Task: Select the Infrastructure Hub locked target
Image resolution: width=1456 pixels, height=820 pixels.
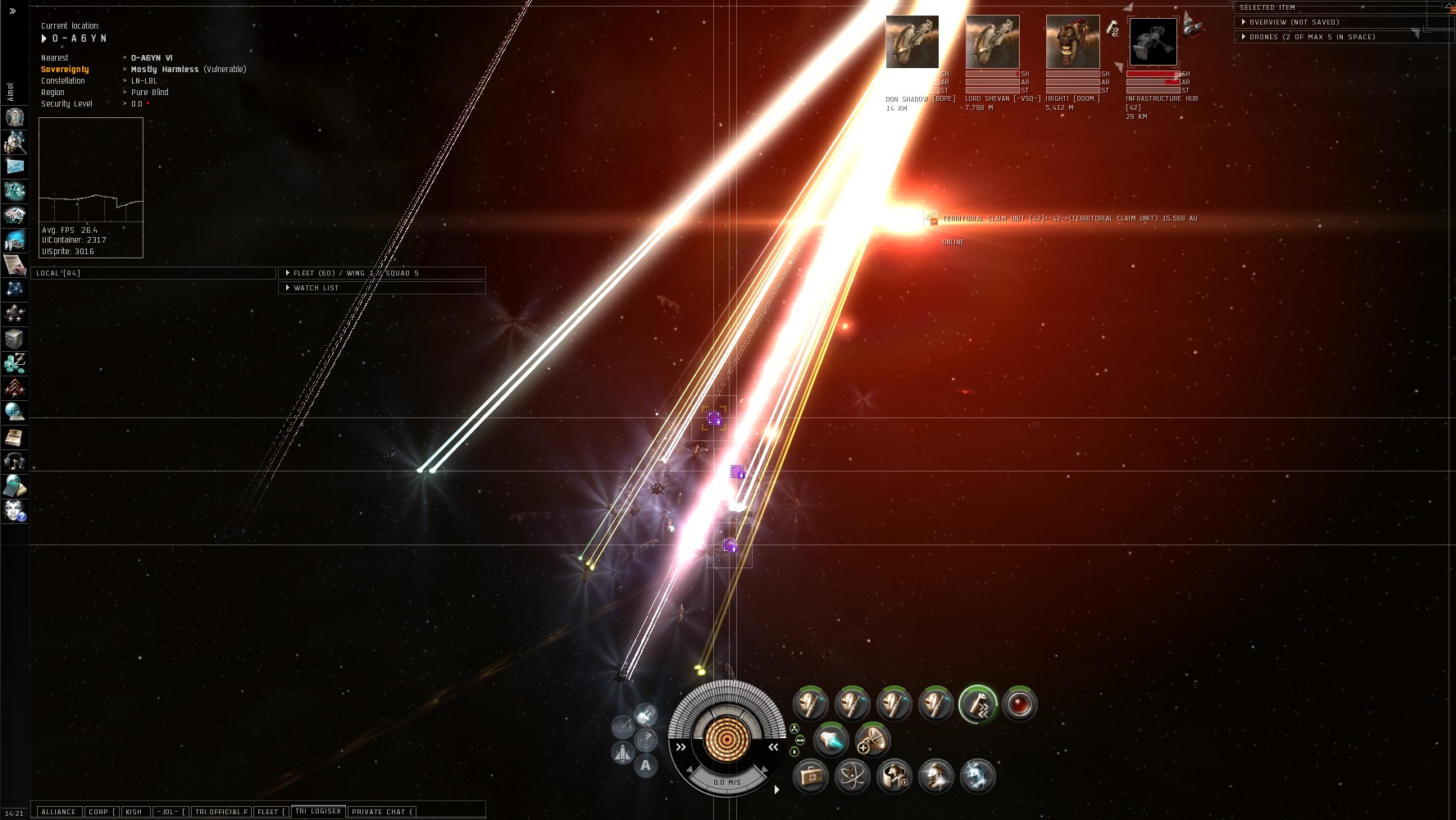Action: [x=1153, y=42]
